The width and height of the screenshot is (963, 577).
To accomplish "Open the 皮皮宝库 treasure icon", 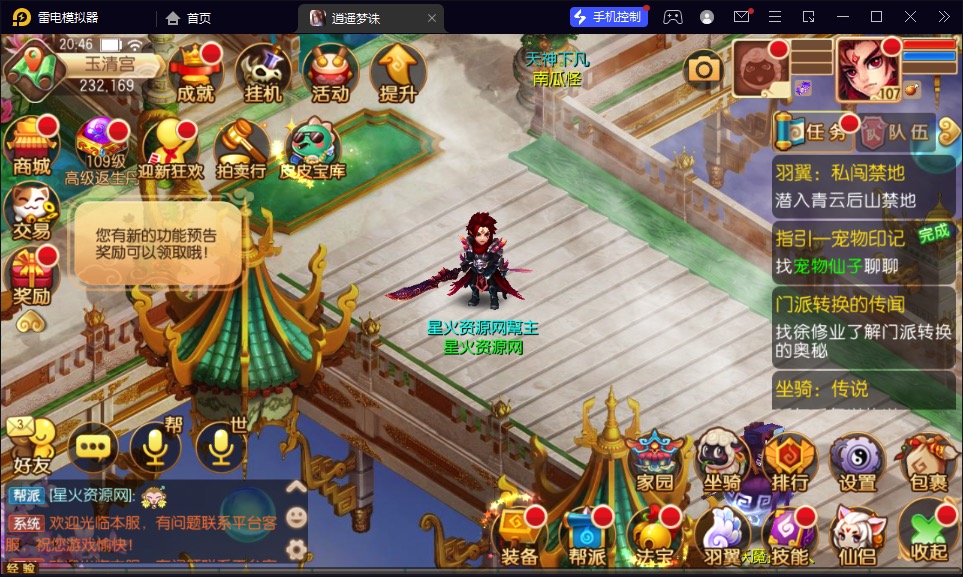I will (x=312, y=150).
